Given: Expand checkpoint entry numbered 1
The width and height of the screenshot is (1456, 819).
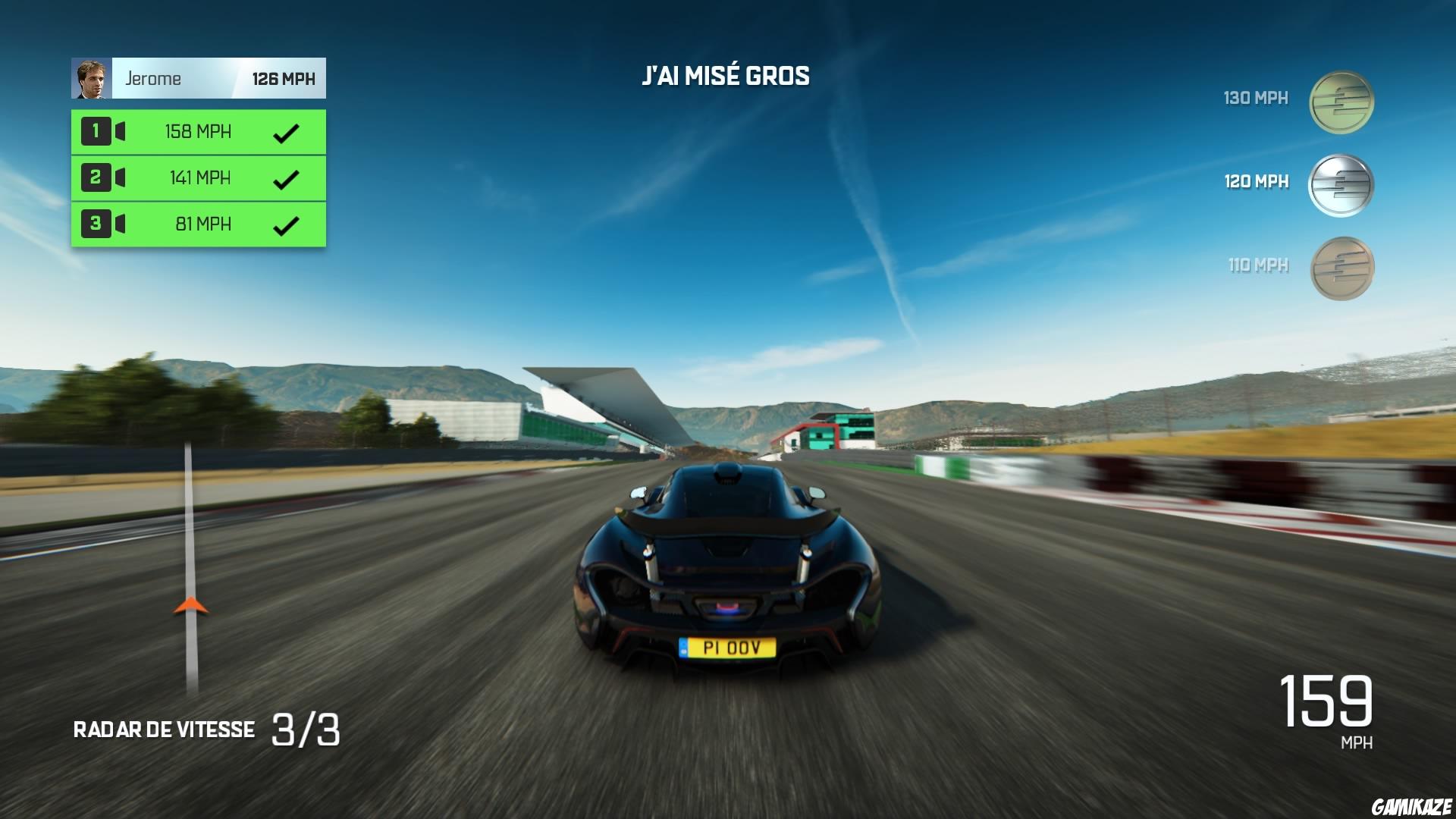Looking at the screenshot, I should (95, 131).
